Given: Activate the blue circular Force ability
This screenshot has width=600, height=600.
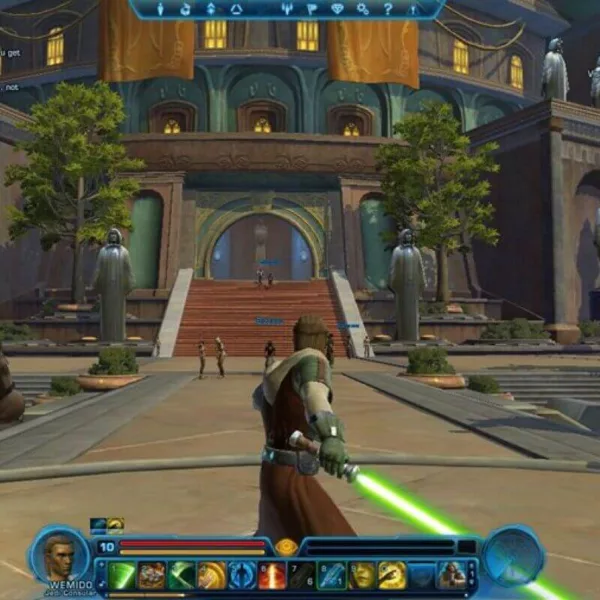Looking at the screenshot, I should 242,575.
